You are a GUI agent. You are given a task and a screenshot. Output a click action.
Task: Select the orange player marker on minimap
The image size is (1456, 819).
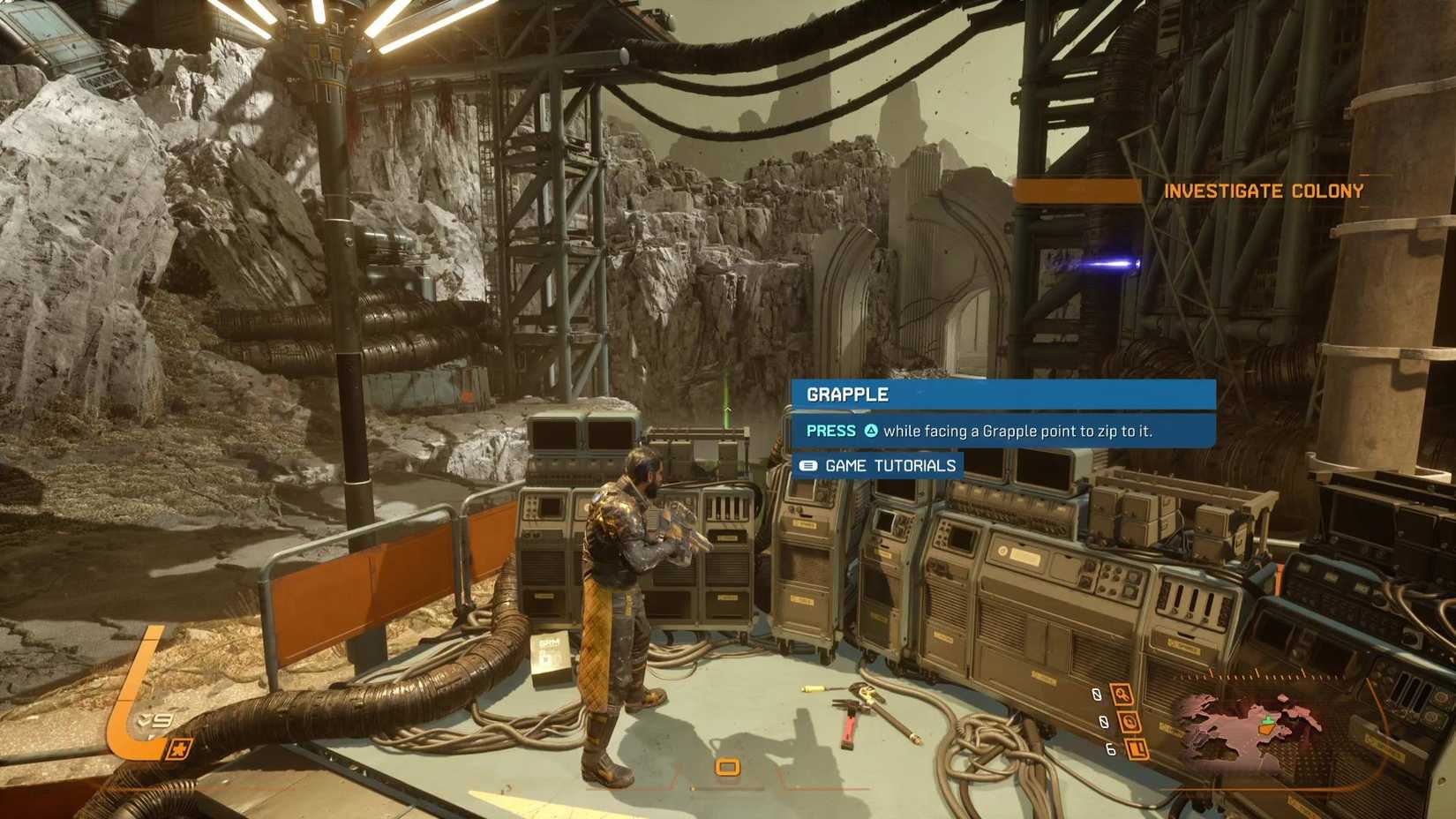coord(1267,727)
